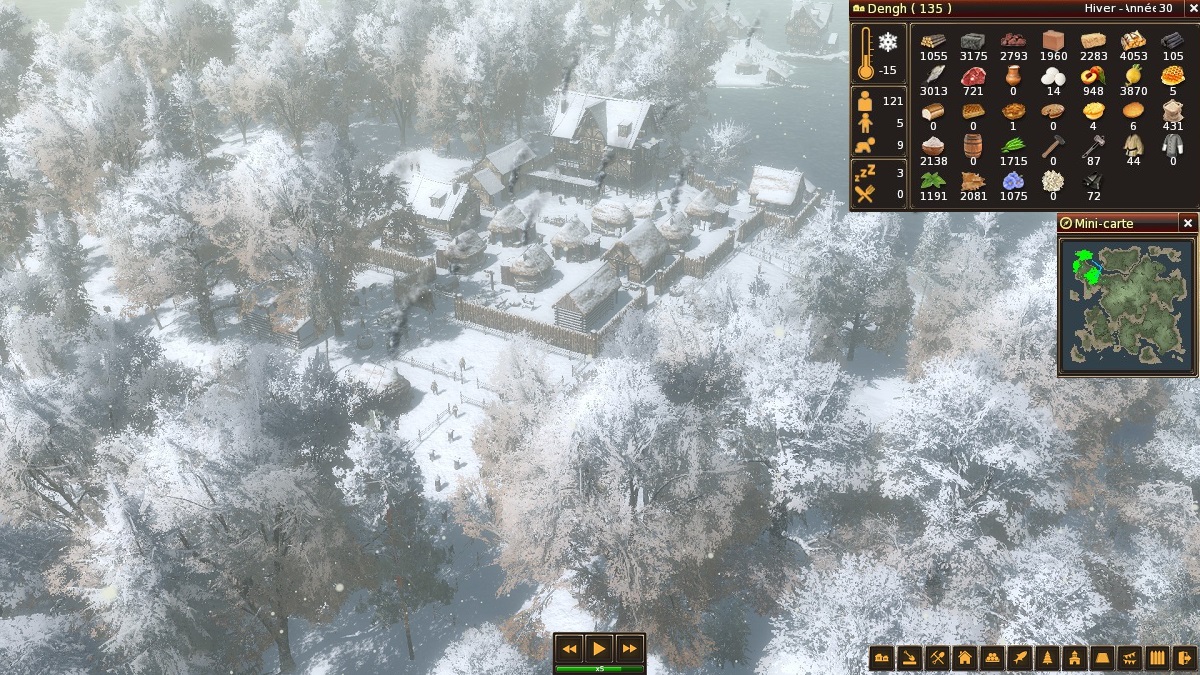Open the houses build menu
1200x675 pixels.
882,657
